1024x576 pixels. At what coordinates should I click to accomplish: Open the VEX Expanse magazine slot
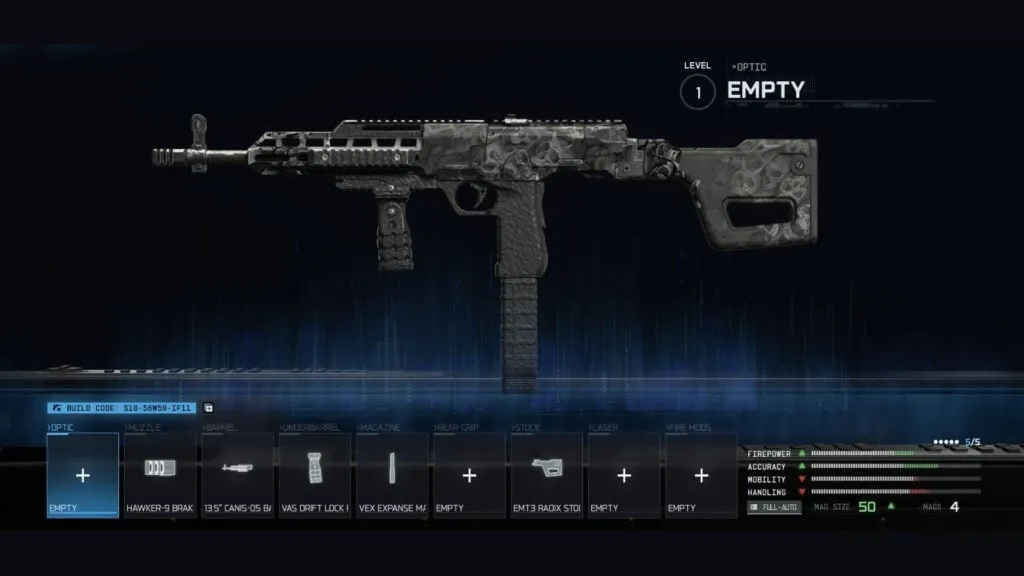(x=392, y=475)
